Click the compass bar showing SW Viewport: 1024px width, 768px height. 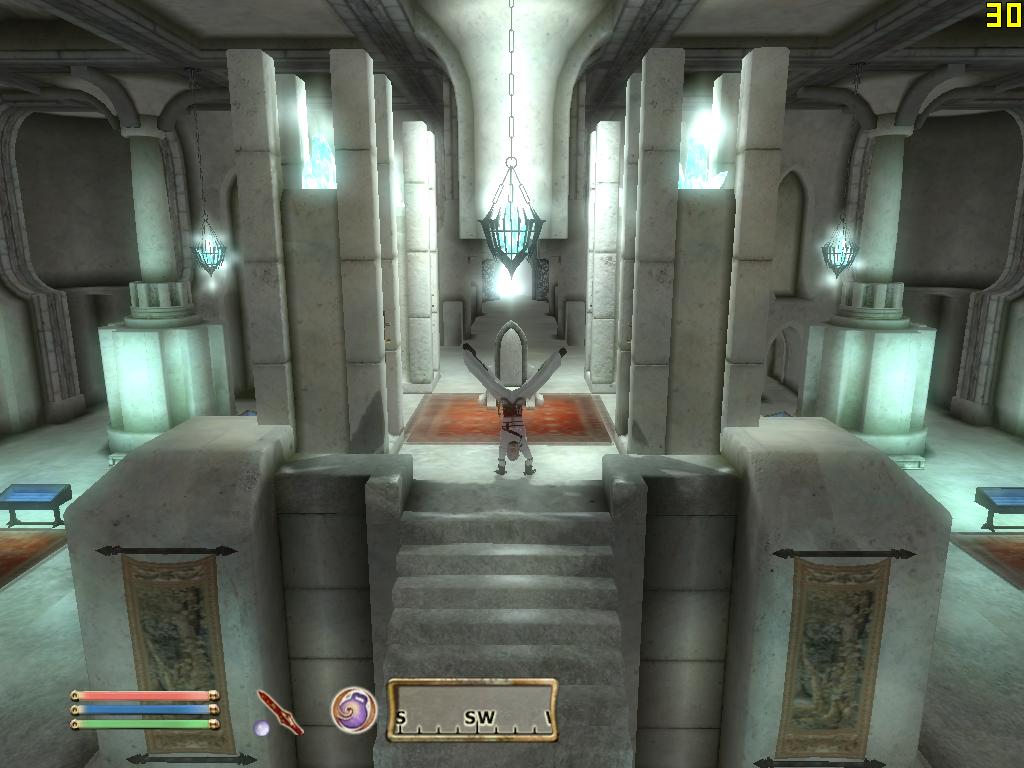point(473,711)
